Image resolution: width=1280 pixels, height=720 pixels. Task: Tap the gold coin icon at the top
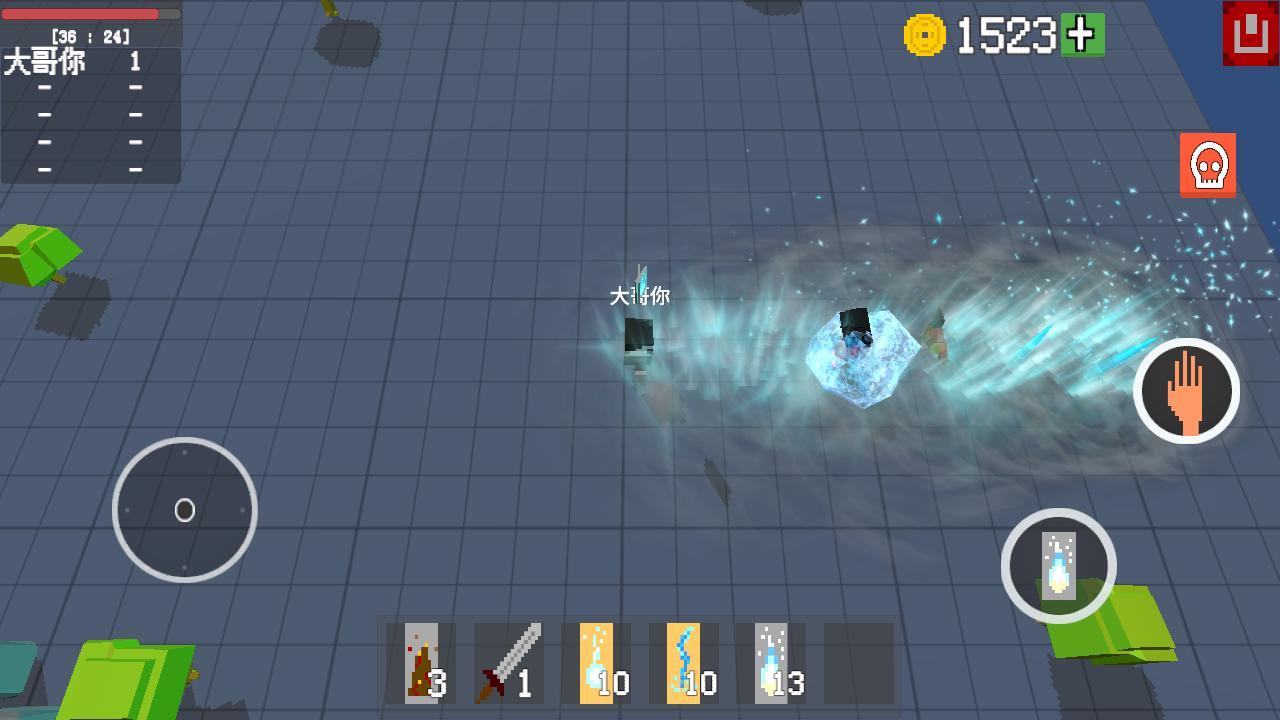coord(927,33)
